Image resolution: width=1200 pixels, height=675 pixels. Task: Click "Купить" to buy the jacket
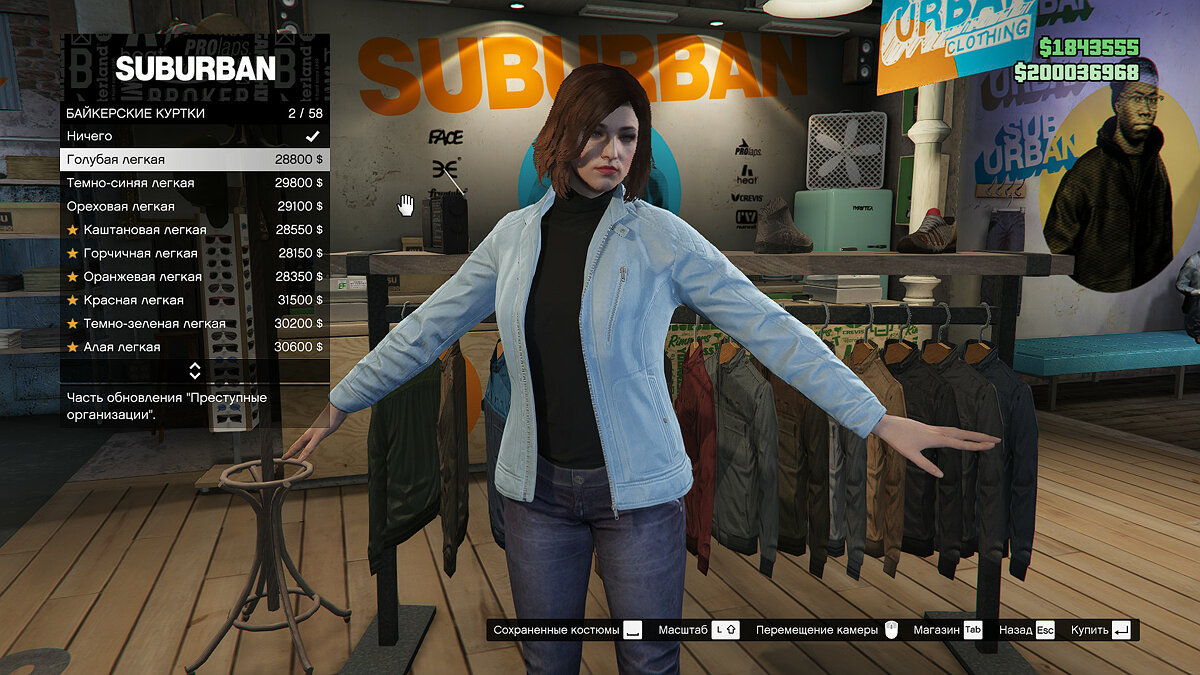1100,630
